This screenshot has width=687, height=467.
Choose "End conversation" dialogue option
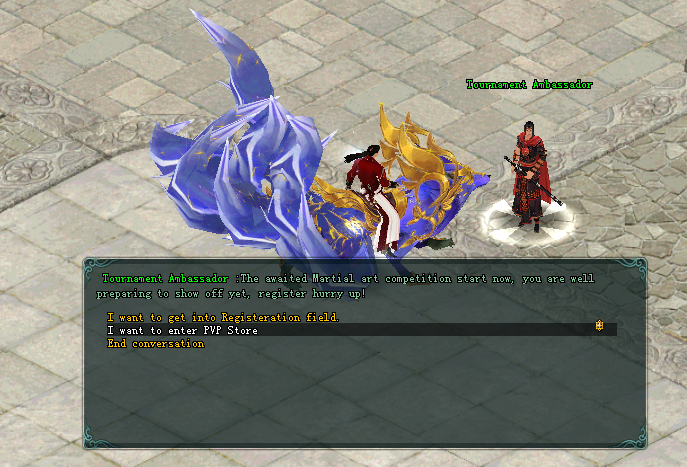[156, 344]
